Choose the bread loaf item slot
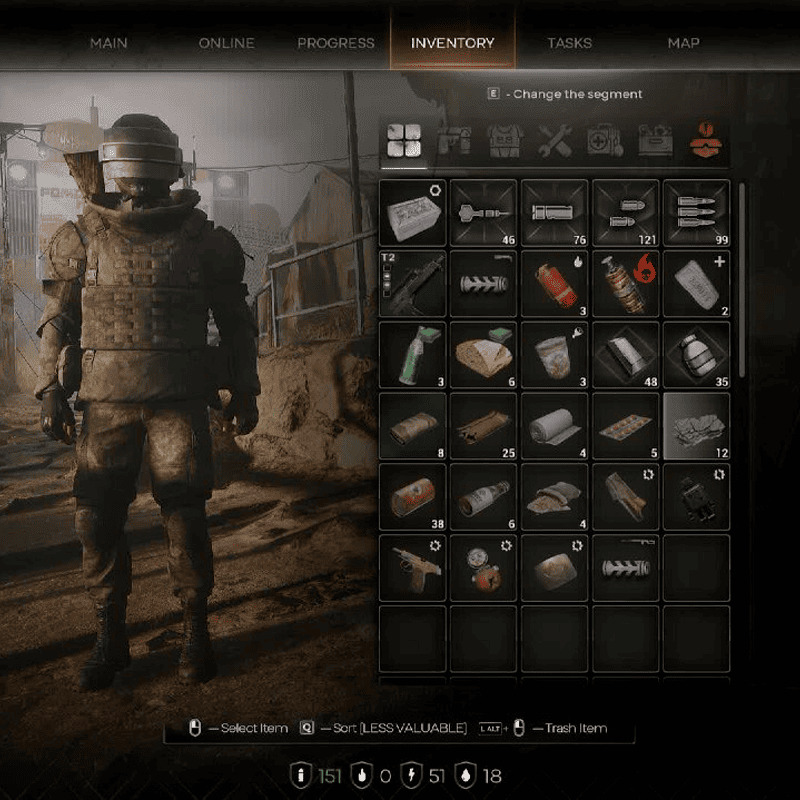Viewport: 800px width, 800px height. pyautogui.click(x=484, y=354)
